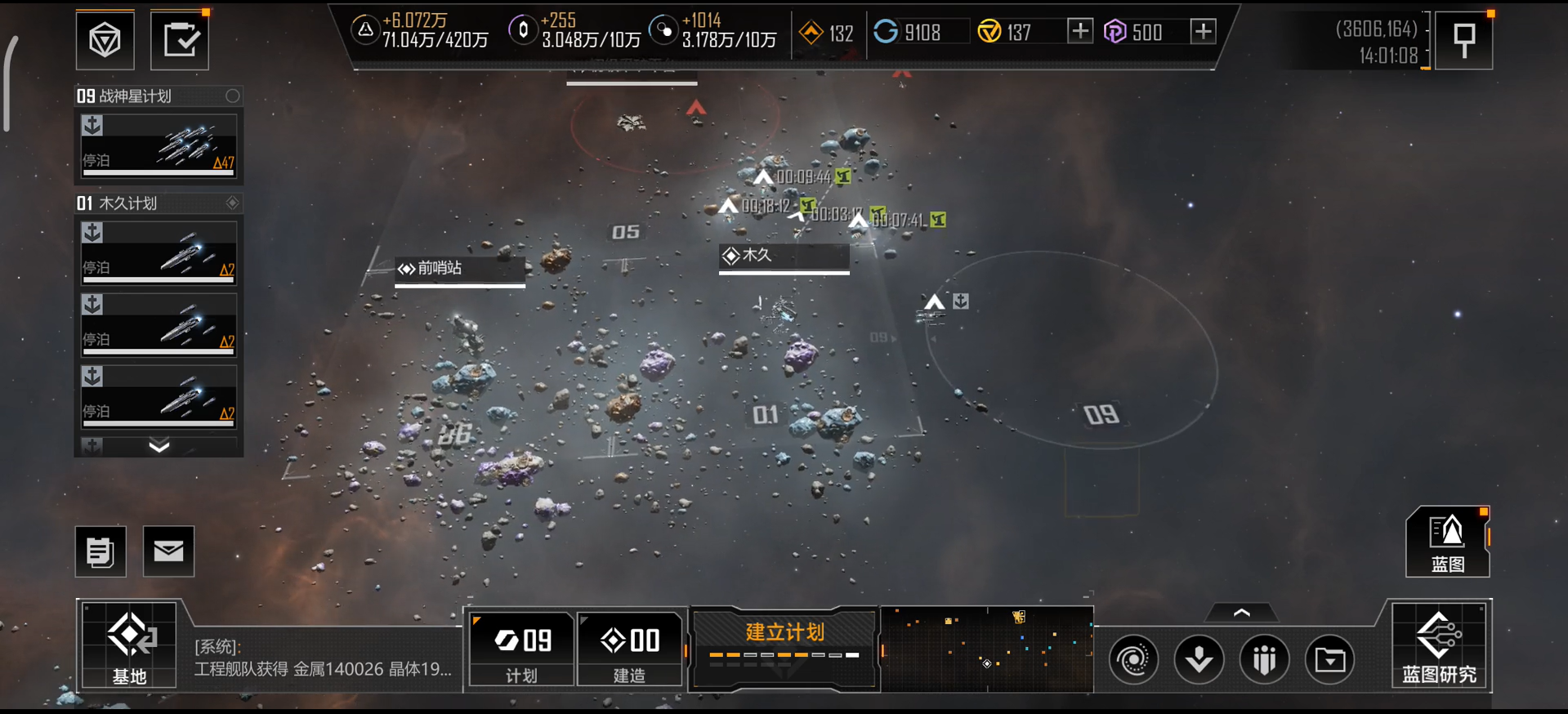Select the 前哨站 outpost label
This screenshot has width=1568, height=714.
point(459,269)
